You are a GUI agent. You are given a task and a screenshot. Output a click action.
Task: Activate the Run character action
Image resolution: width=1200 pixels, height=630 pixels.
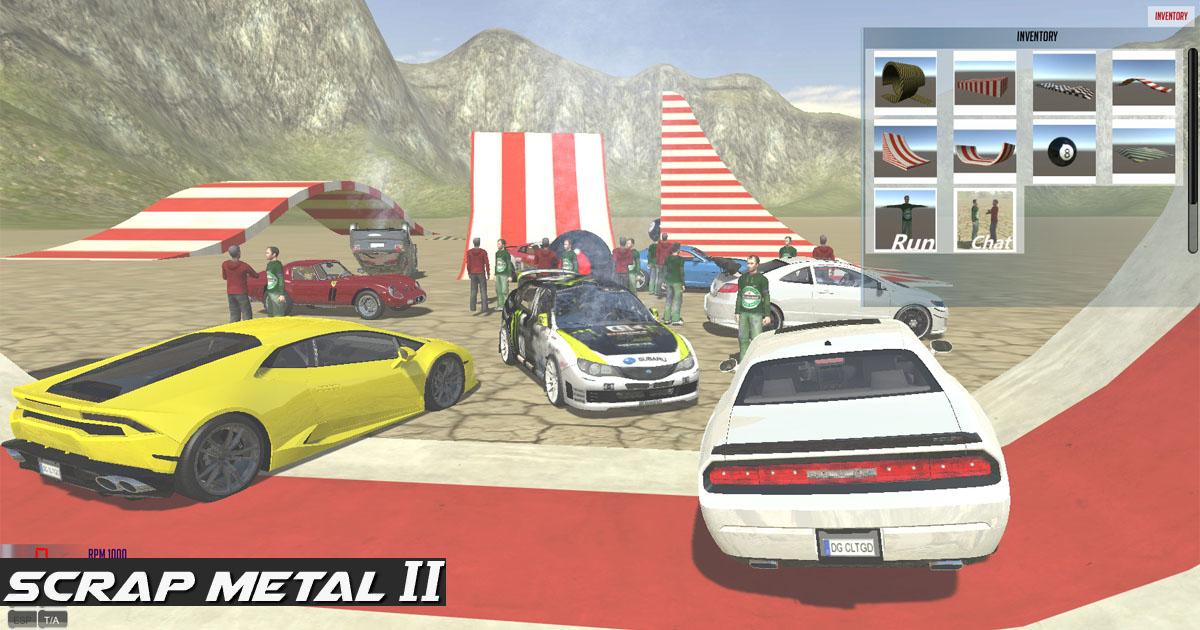906,220
